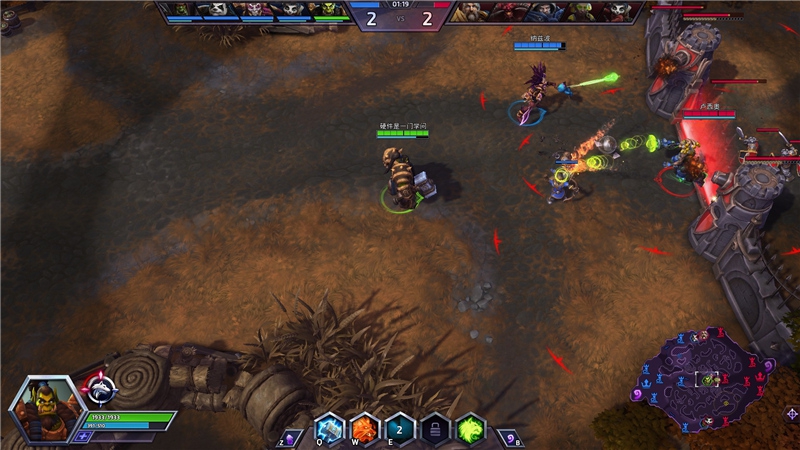
Task: Activate the green wolf trait ability
Action: coord(470,427)
